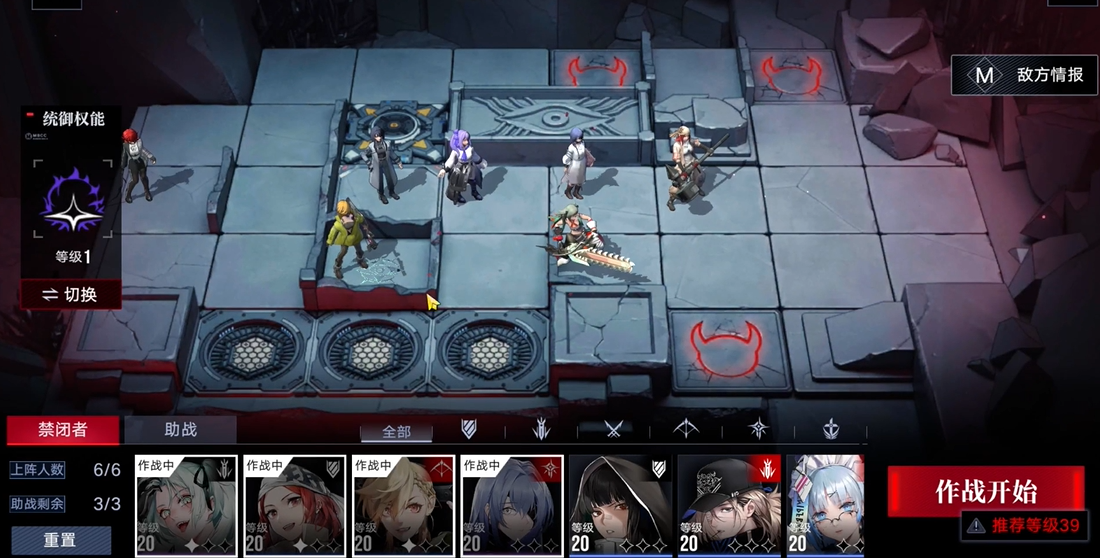Viewport: 1100px width, 558px height.
Task: Show all units with the 全部 filter
Action: (397, 431)
